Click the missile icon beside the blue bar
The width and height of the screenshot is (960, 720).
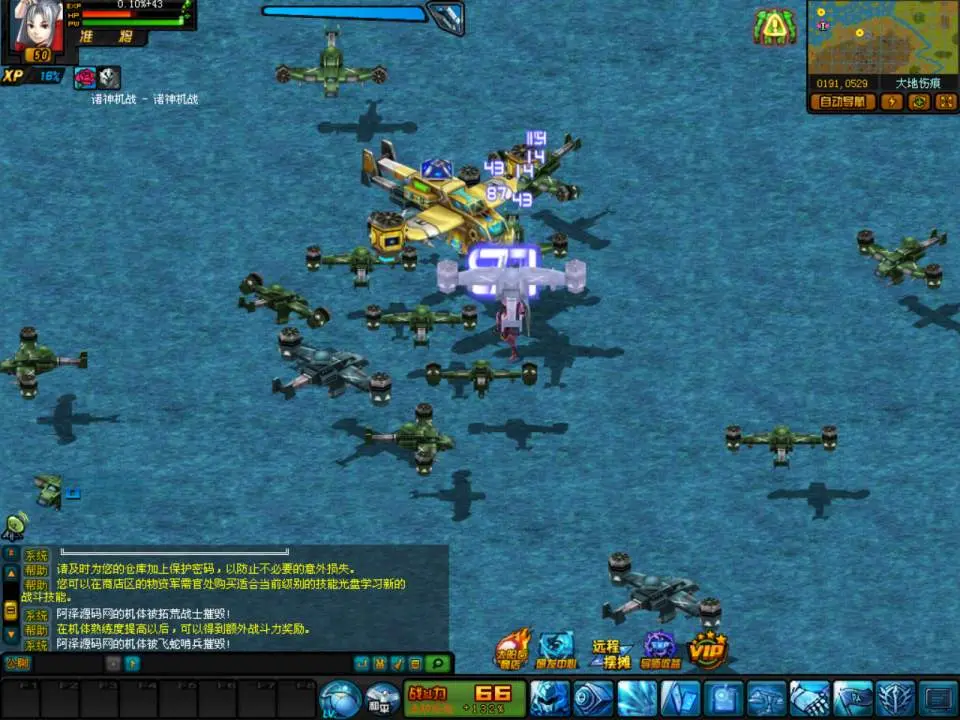pyautogui.click(x=445, y=15)
